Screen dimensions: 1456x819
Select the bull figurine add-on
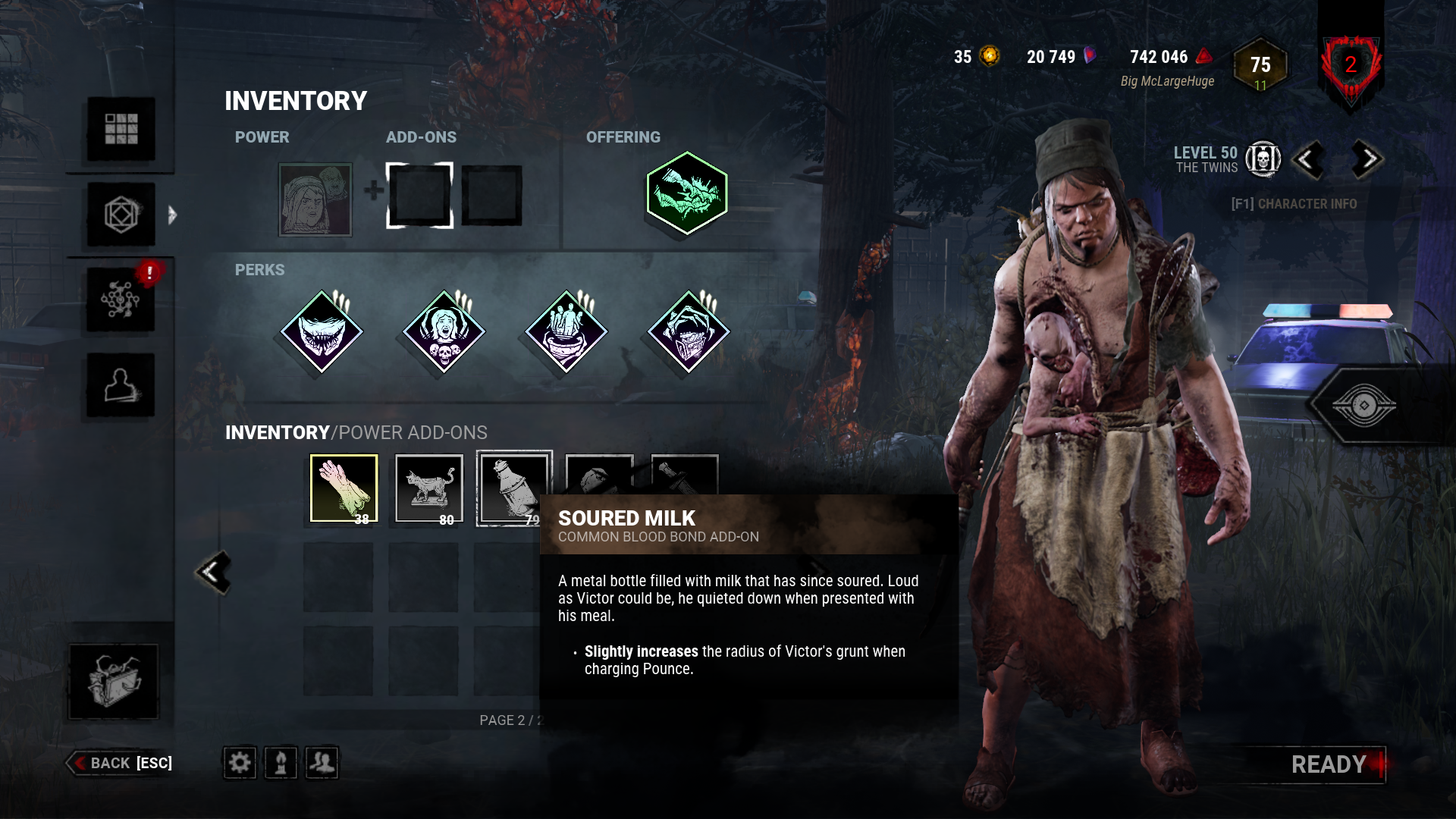pos(428,486)
